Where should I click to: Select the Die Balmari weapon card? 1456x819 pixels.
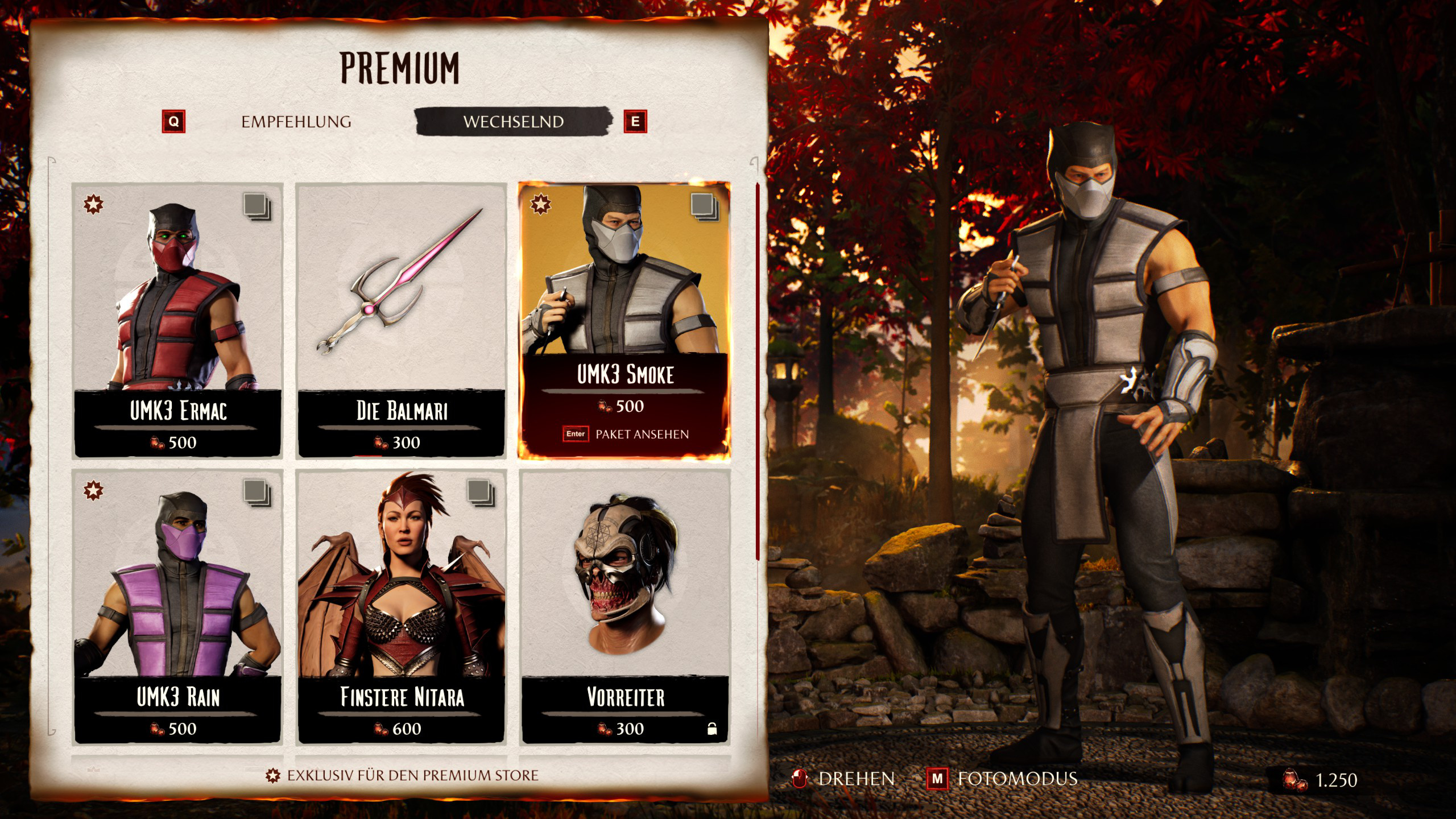coord(402,320)
